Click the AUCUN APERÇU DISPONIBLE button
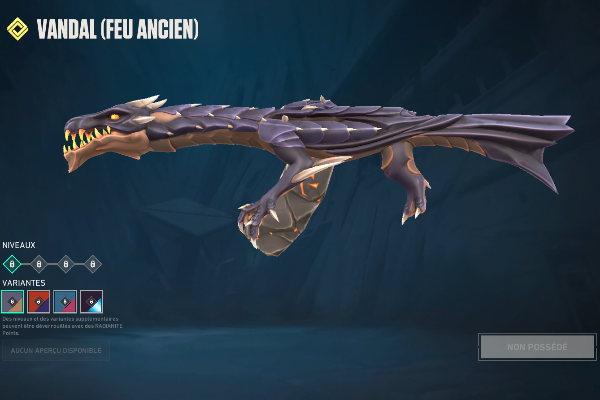The width and height of the screenshot is (600, 400). tap(55, 350)
